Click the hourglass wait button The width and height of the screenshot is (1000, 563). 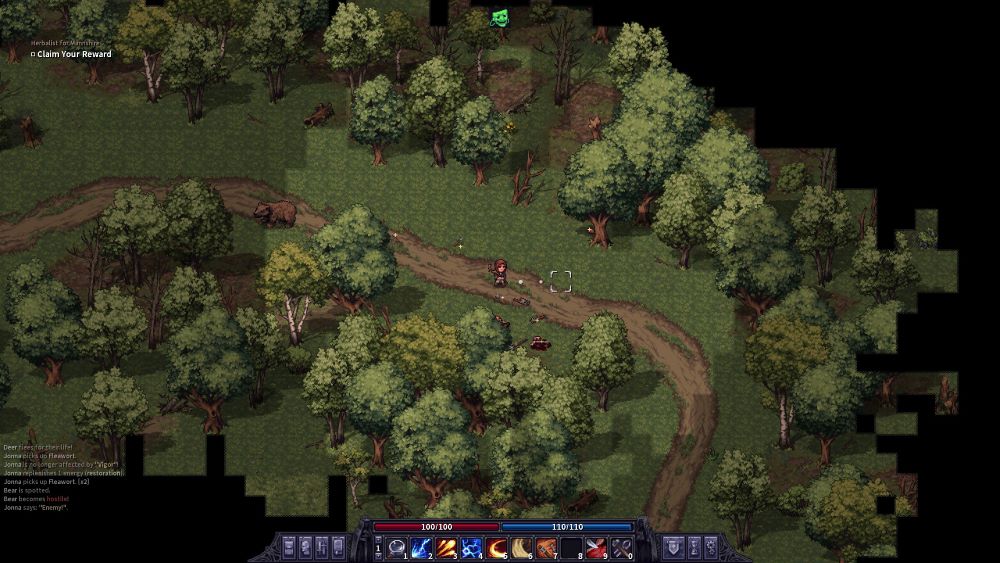(690, 546)
